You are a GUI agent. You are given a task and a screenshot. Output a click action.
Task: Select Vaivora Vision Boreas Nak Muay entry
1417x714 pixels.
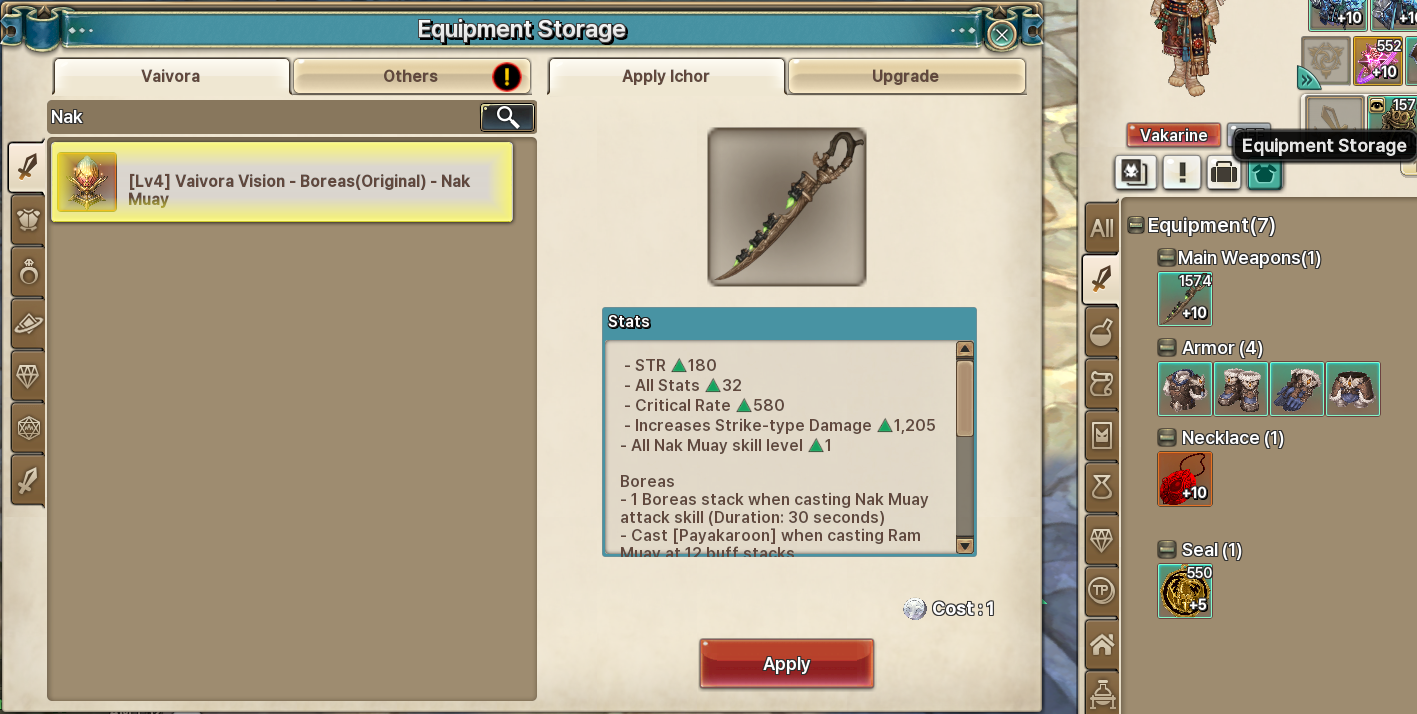click(281, 182)
